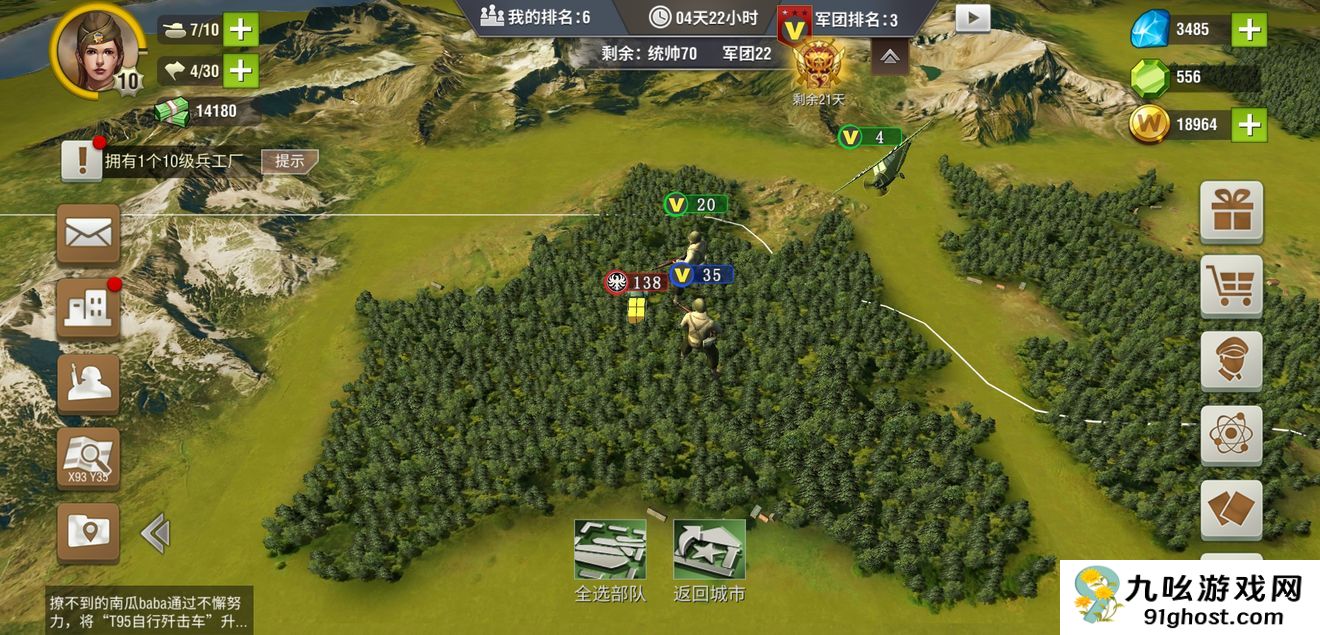Open the soldier troops menu
The width and height of the screenshot is (1320, 635).
point(88,383)
